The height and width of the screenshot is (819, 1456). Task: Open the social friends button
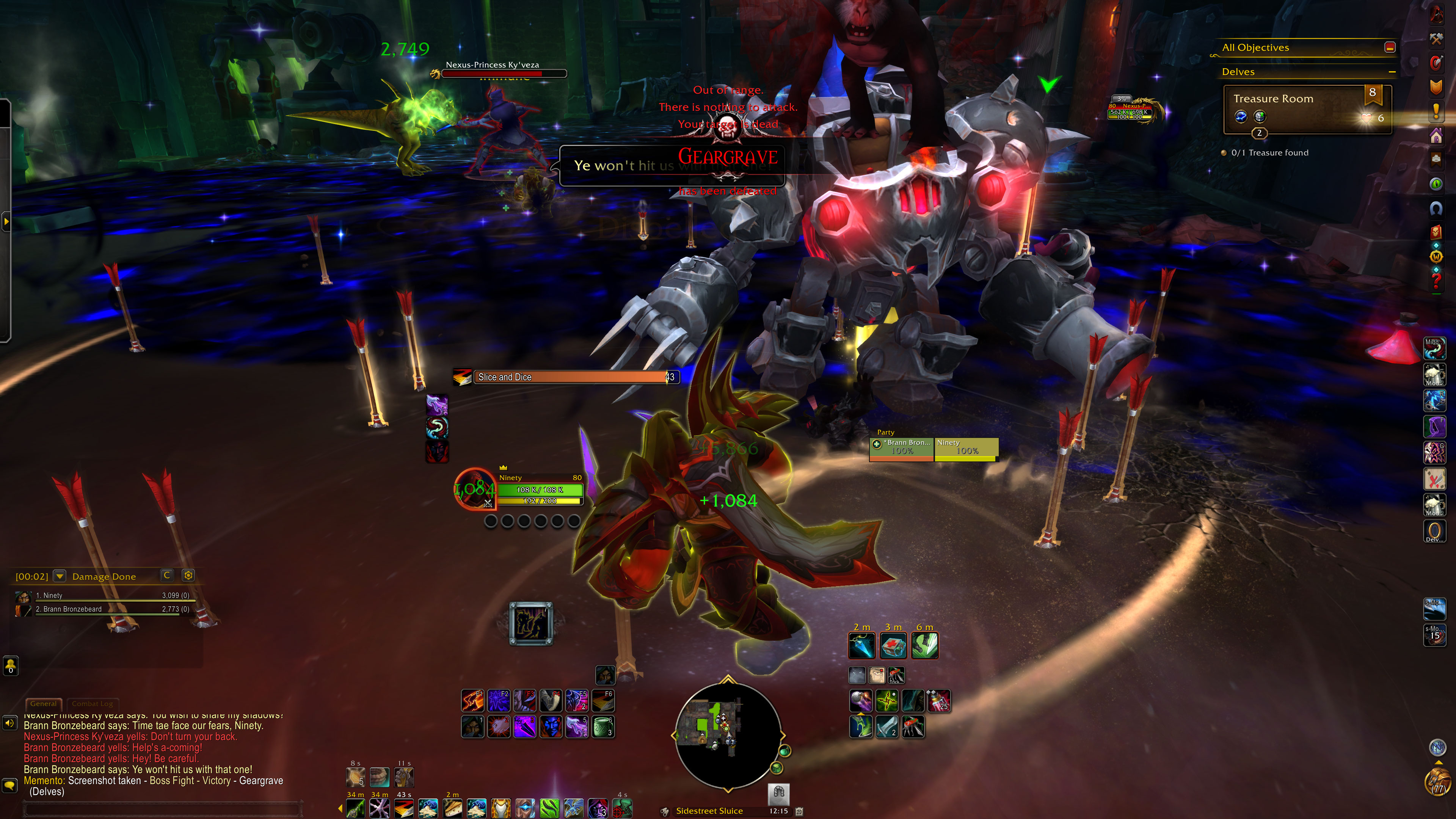click(11, 665)
